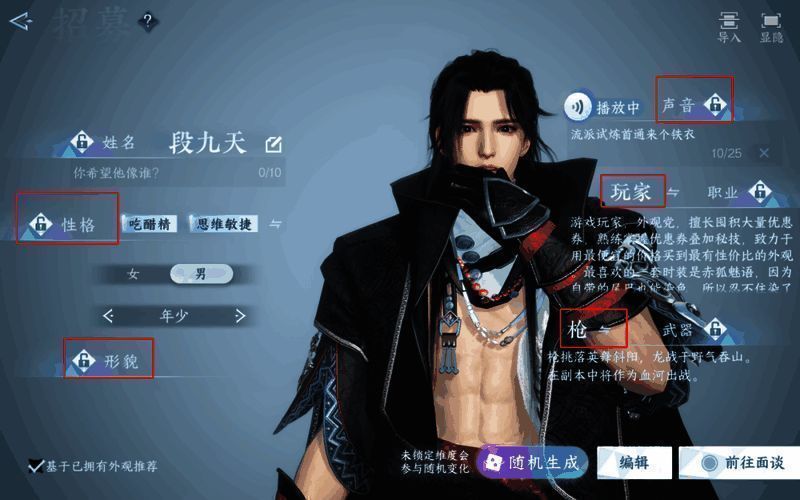The width and height of the screenshot is (800, 500).
Task: Toggle the 形貌 appearance lock
Action: [x=84, y=360]
